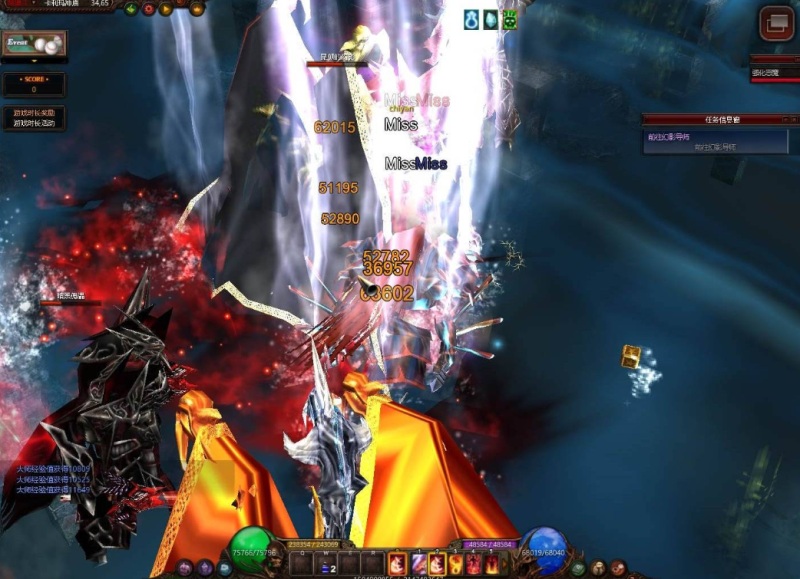Click the yellow play arrow icon in the top bar
The image size is (800, 579).
[166, 9]
